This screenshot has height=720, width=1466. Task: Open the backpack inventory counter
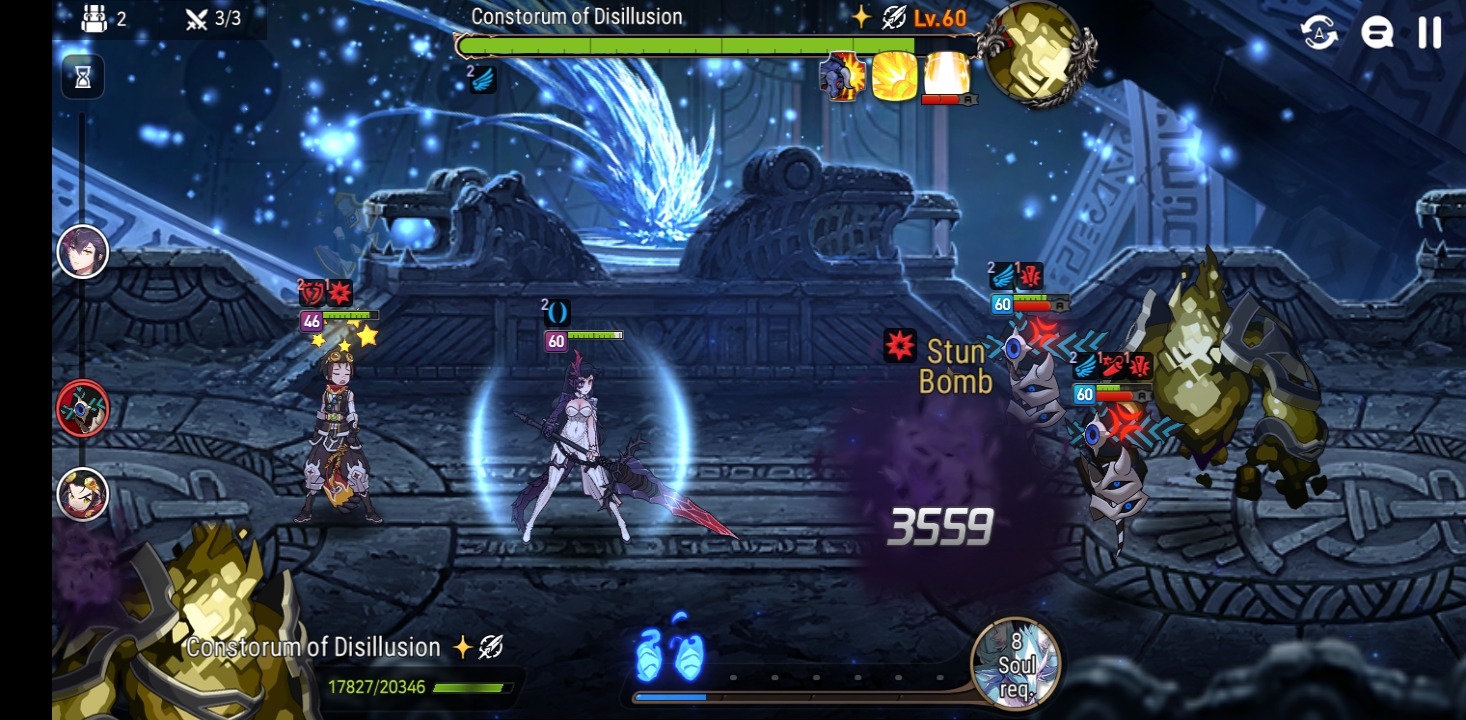coord(96,17)
